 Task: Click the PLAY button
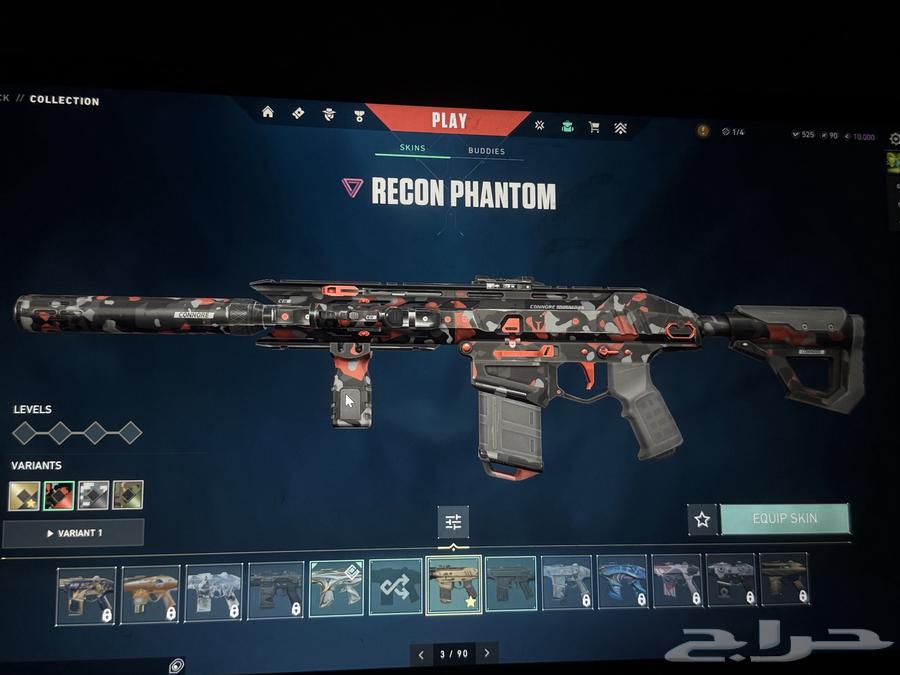(x=449, y=121)
